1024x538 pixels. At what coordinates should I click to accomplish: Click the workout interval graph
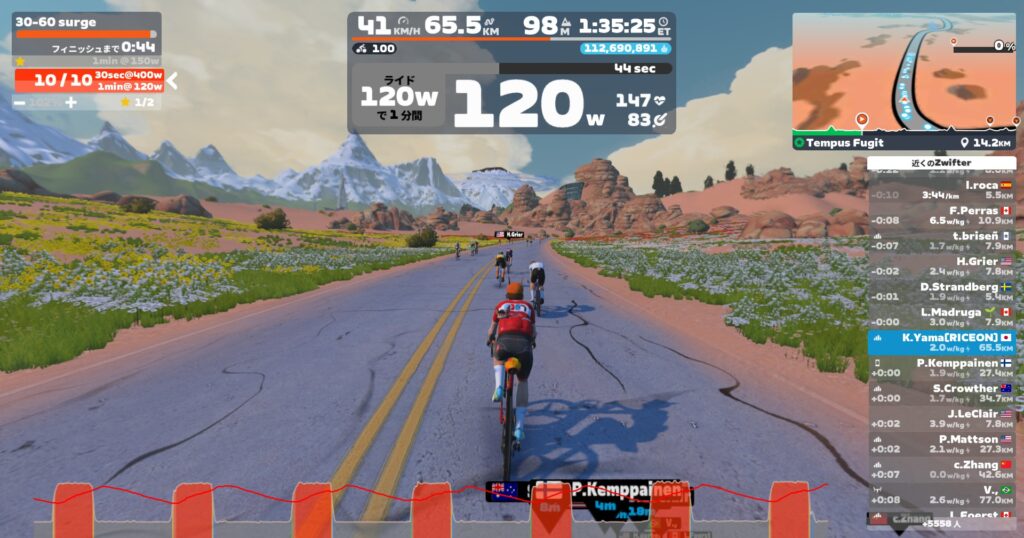click(430, 508)
